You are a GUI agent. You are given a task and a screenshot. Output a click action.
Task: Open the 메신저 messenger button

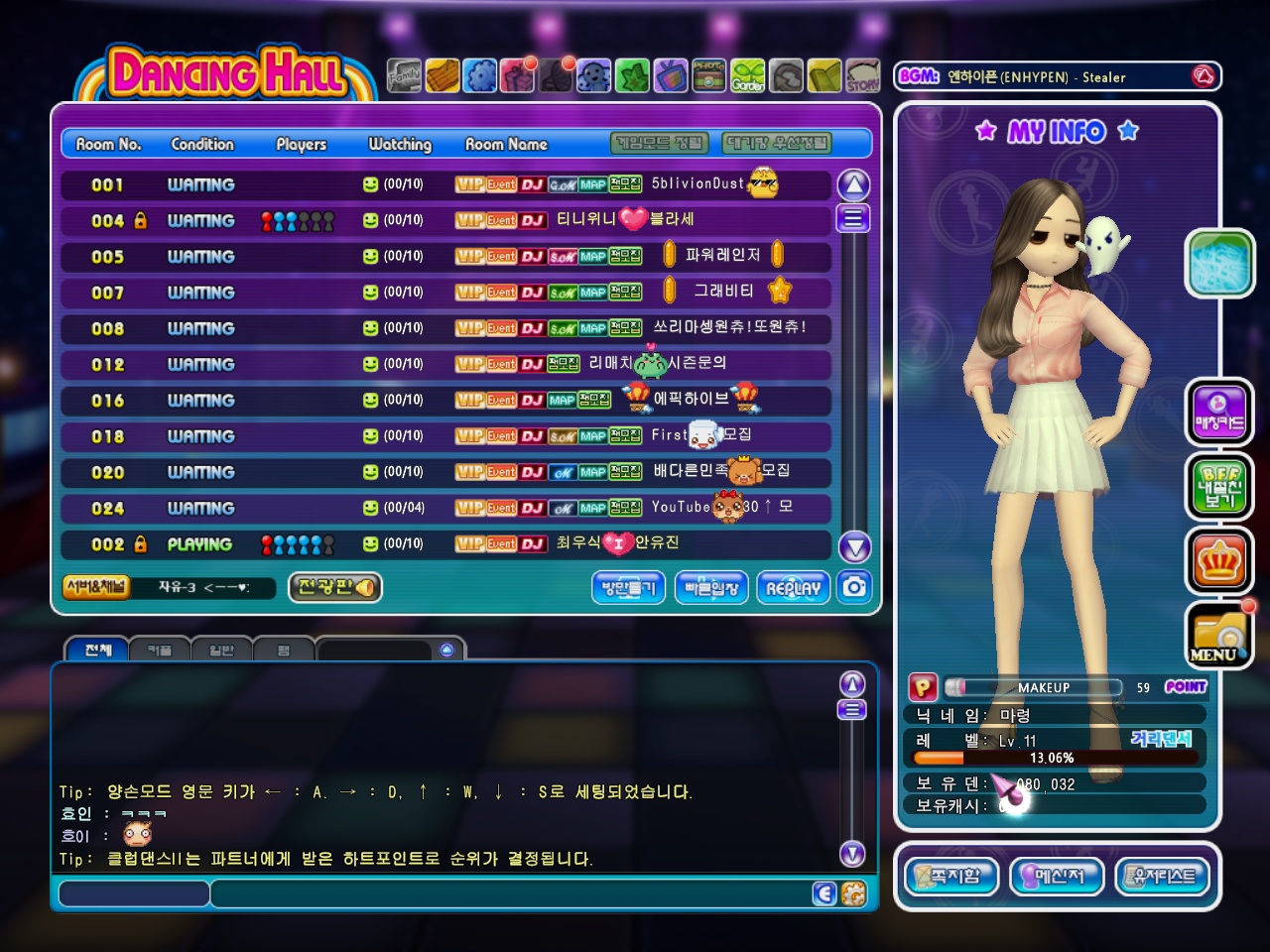pos(1056,876)
